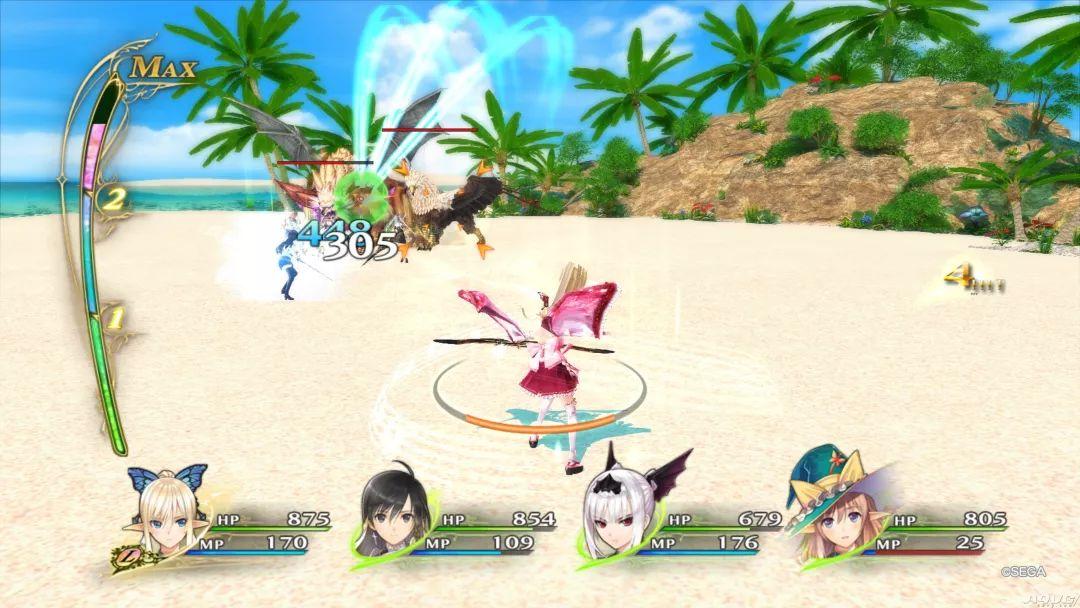
Task: Select the white-haired horned girl portrait
Action: (x=617, y=511)
